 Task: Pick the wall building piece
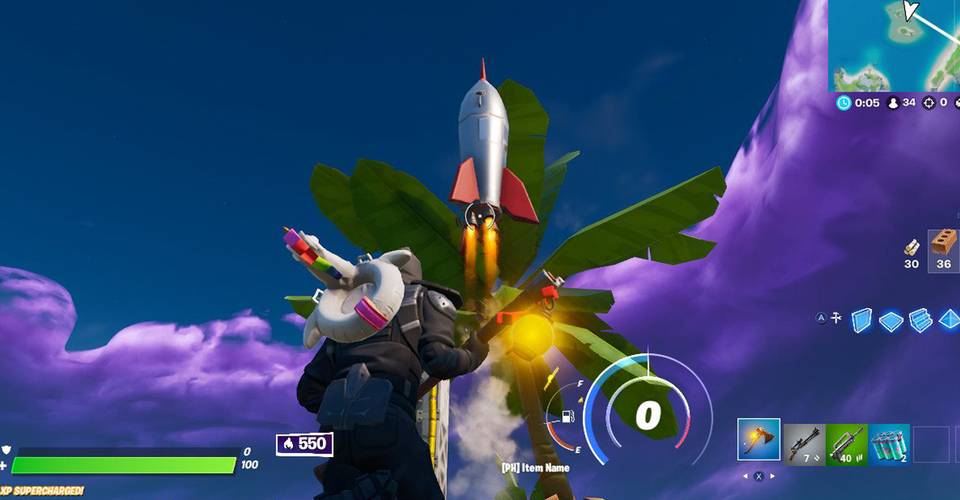(x=861, y=320)
